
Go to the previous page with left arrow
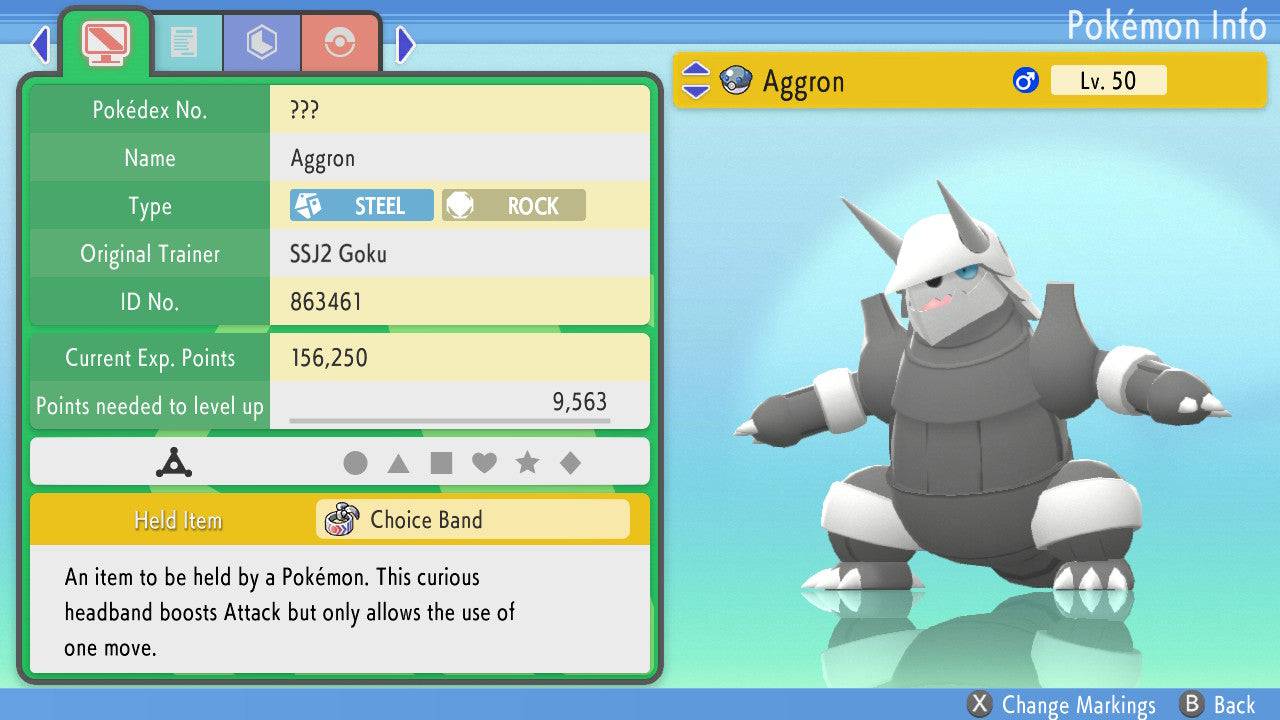(x=40, y=44)
